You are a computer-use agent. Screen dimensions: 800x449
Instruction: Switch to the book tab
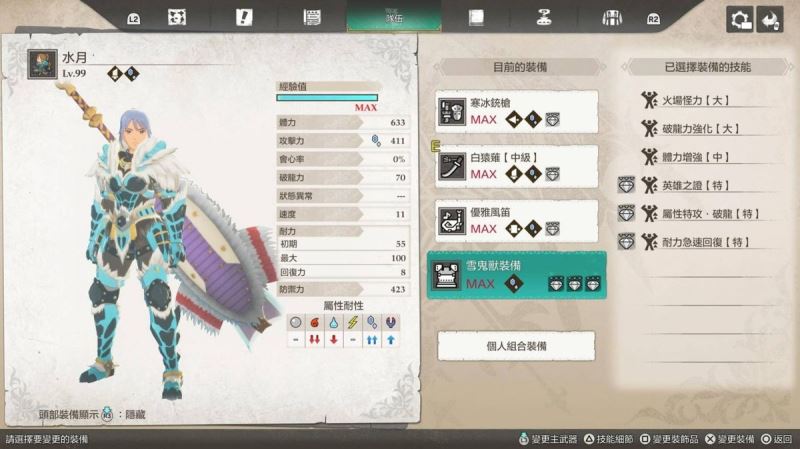point(477,17)
